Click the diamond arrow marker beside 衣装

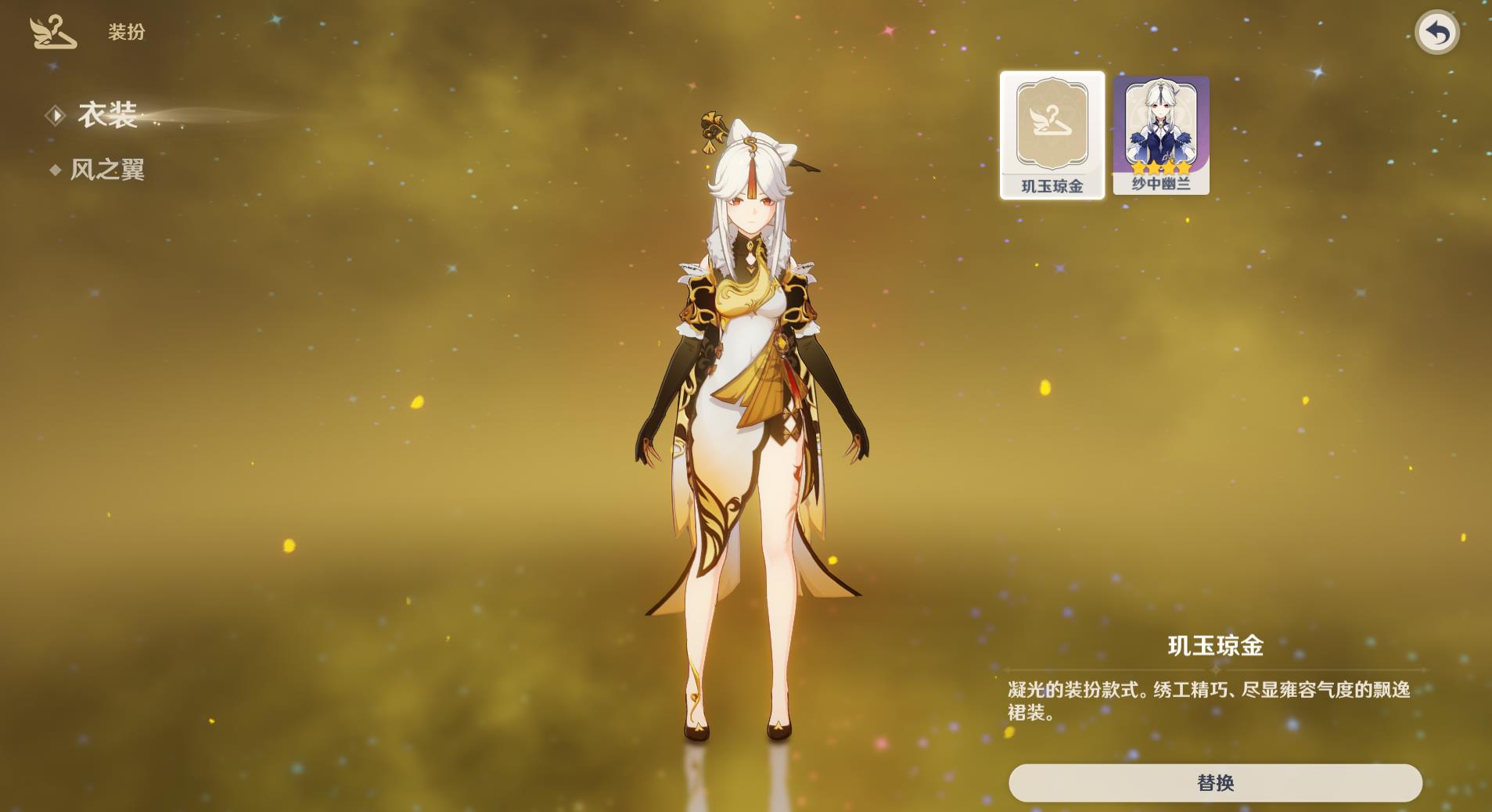point(56,115)
